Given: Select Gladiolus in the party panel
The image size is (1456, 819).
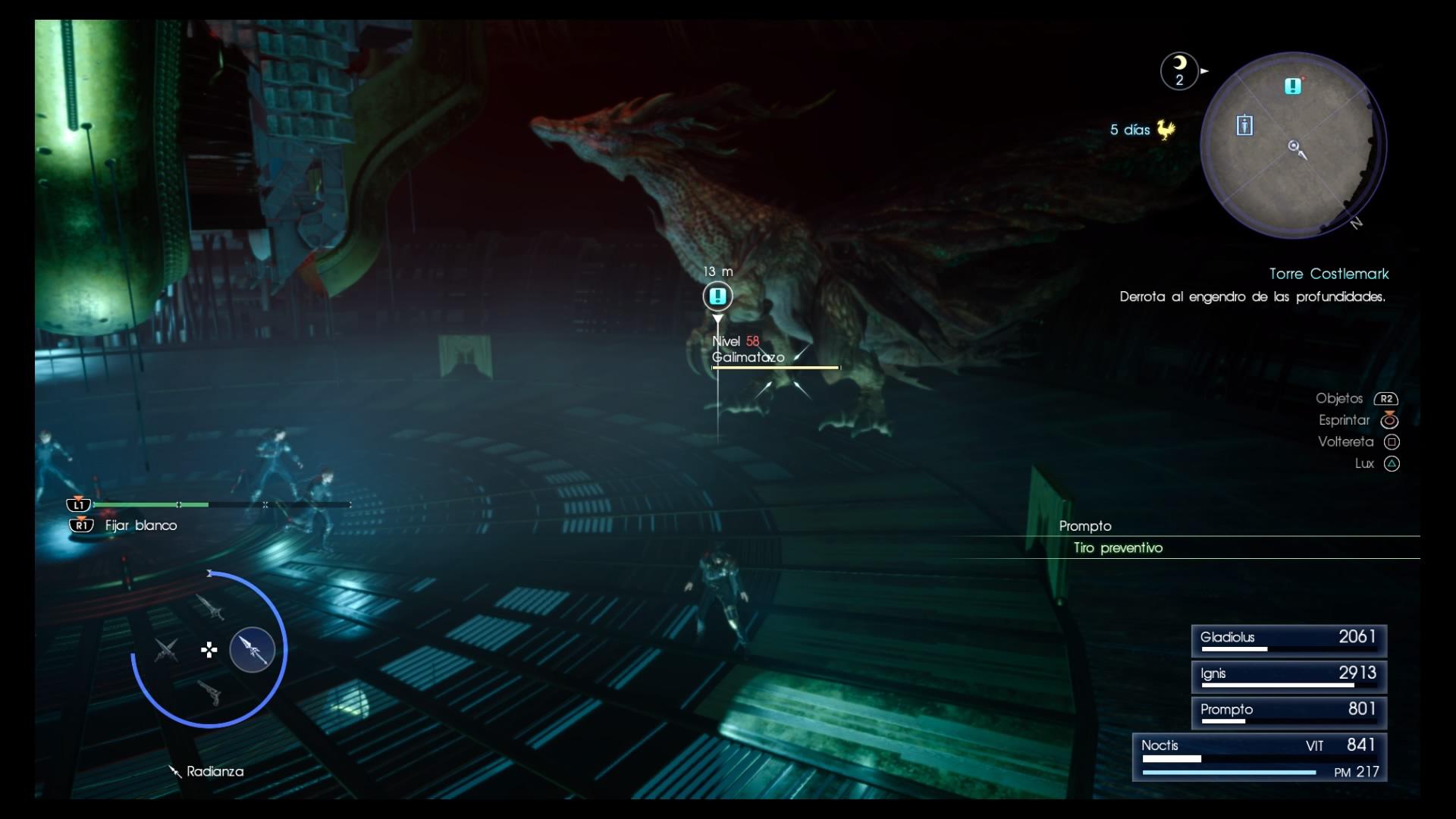Looking at the screenshot, I should click(x=1288, y=640).
